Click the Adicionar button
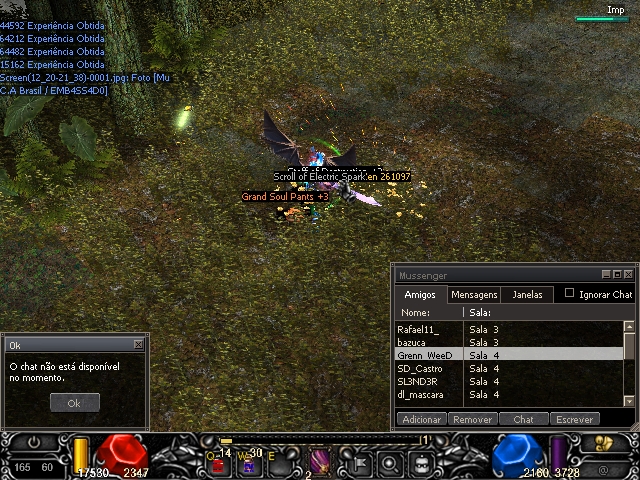The width and height of the screenshot is (640, 480). pos(421,420)
